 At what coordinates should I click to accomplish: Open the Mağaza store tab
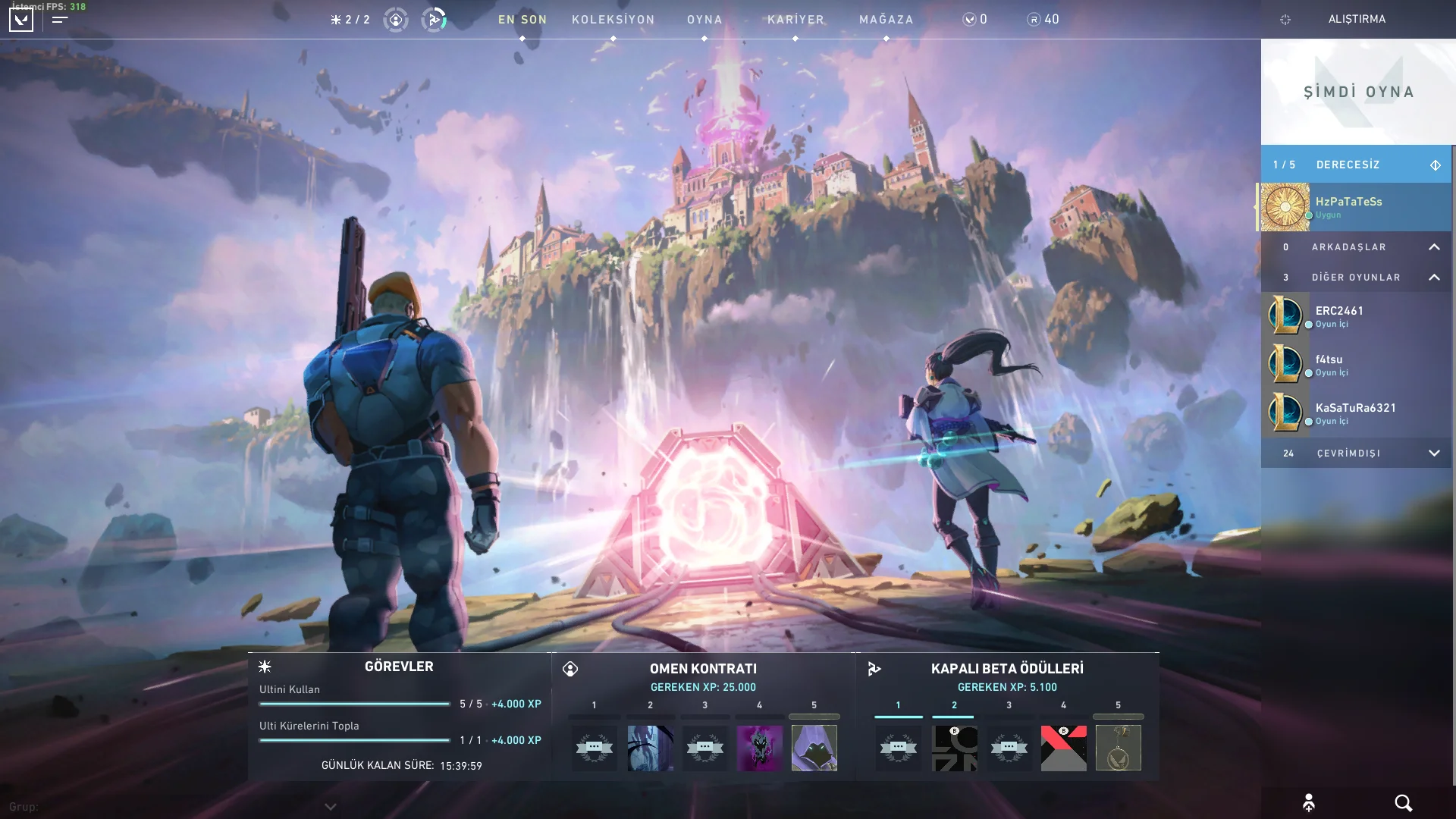[886, 20]
